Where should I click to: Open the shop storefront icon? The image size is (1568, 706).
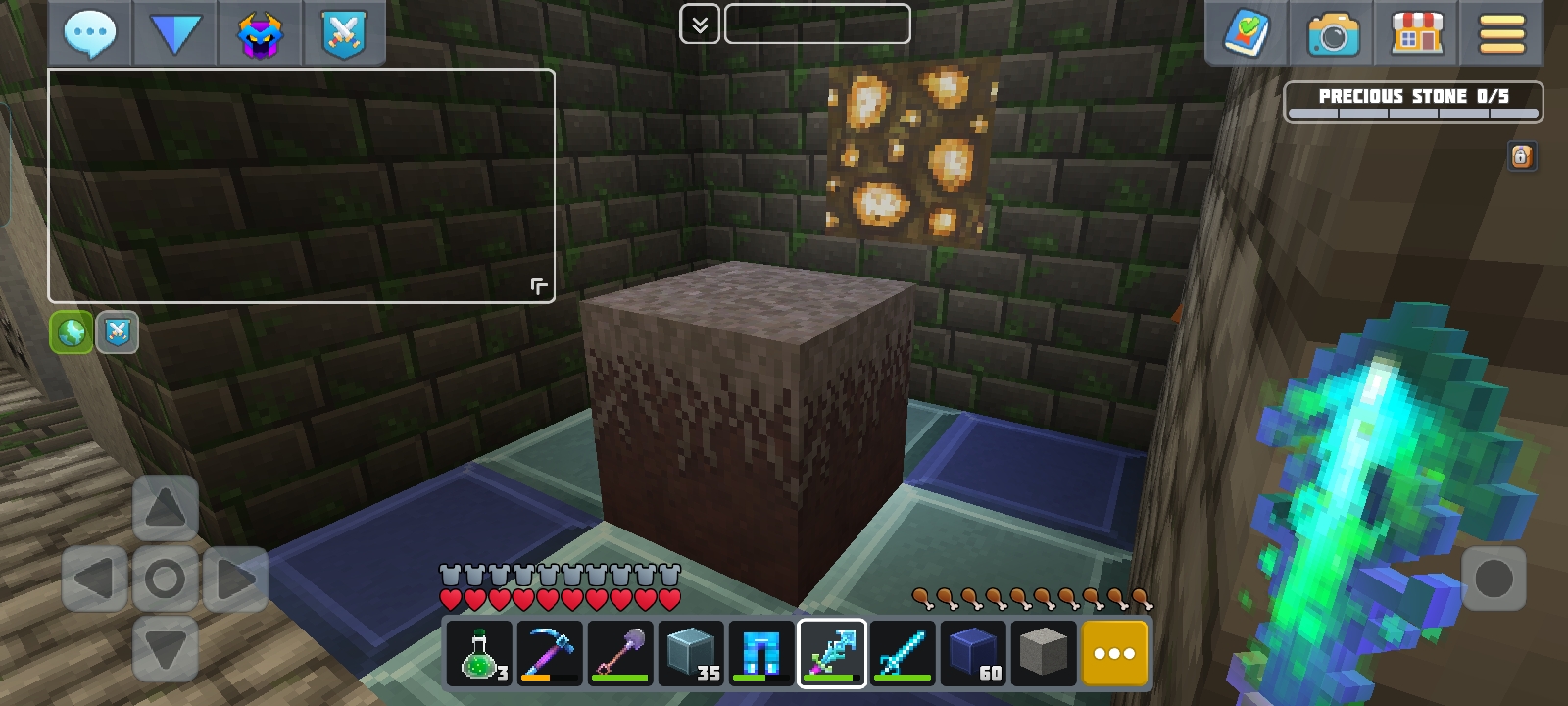(1417, 34)
